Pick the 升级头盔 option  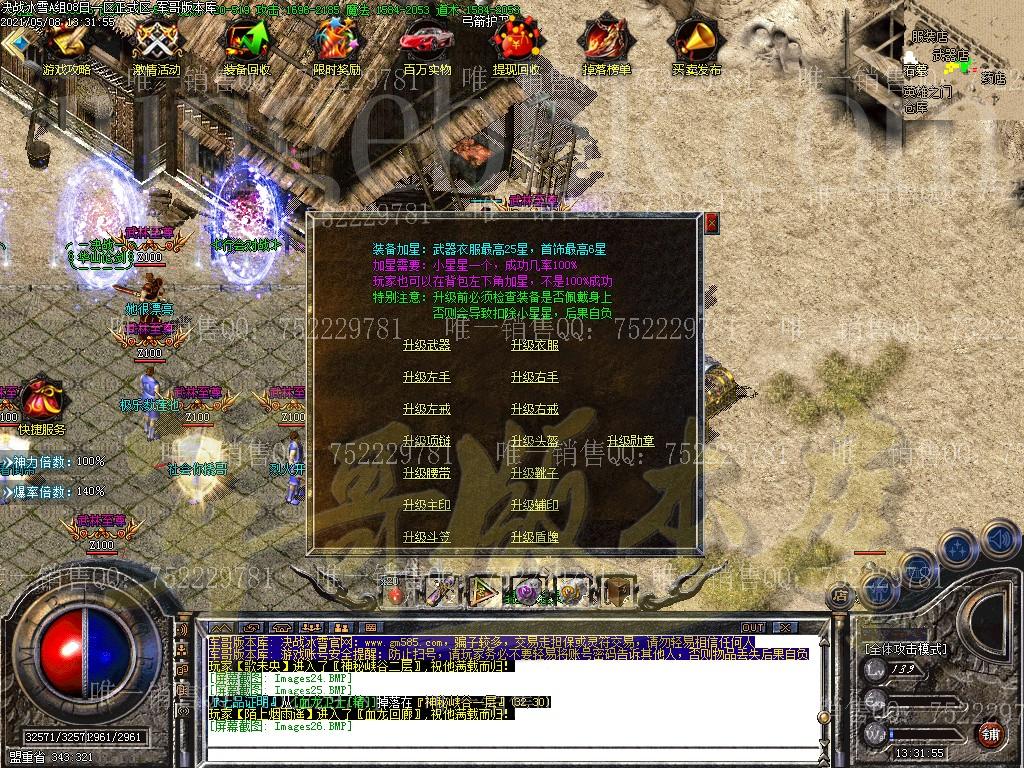534,441
